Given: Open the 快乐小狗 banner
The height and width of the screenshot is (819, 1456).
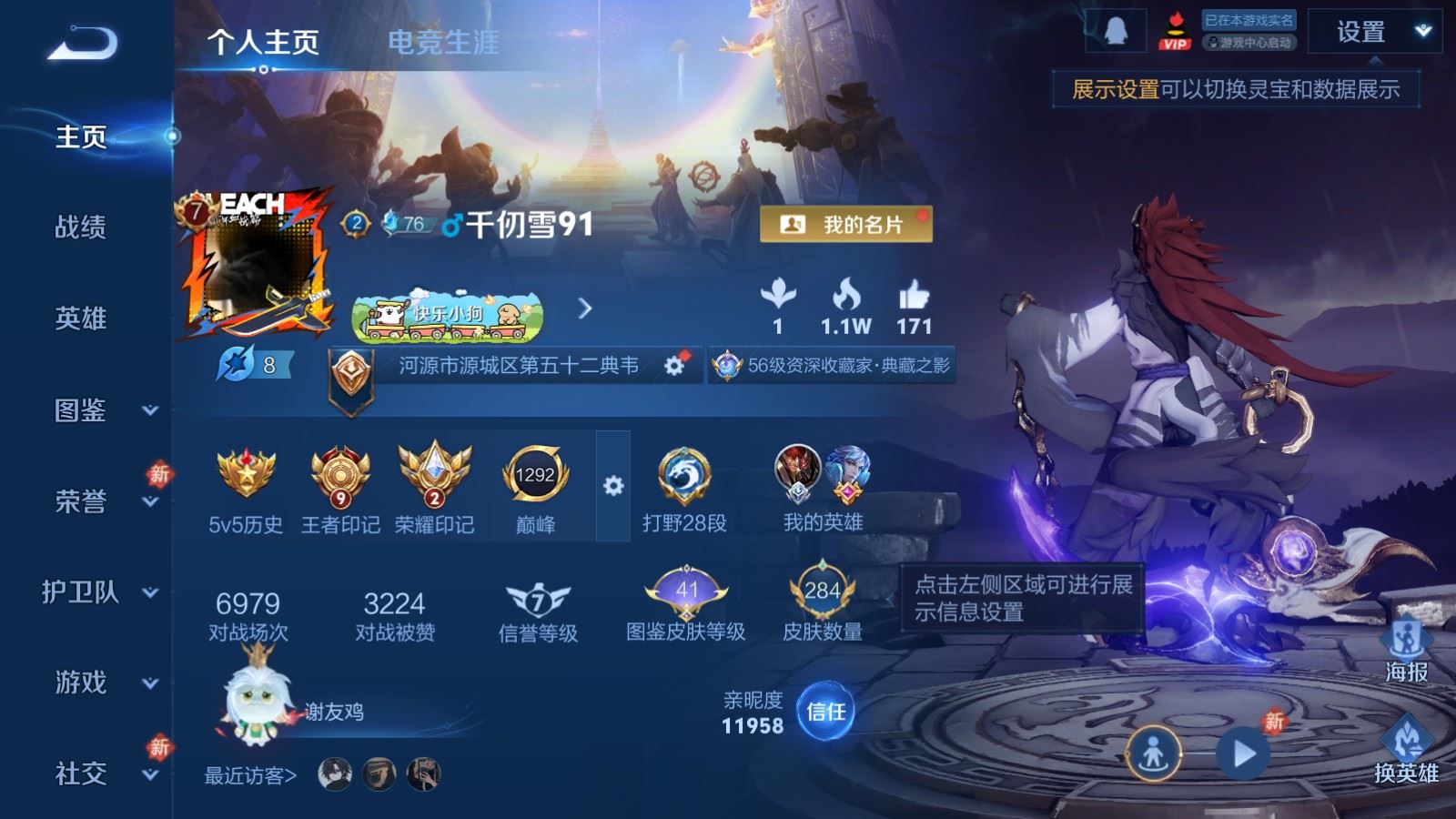Looking at the screenshot, I should pos(448,316).
